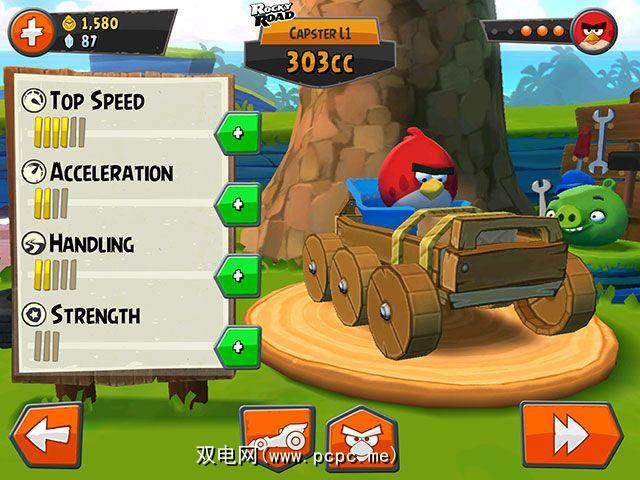The image size is (640, 480).
Task: Go back with the orange left arrow
Action: 46,435
